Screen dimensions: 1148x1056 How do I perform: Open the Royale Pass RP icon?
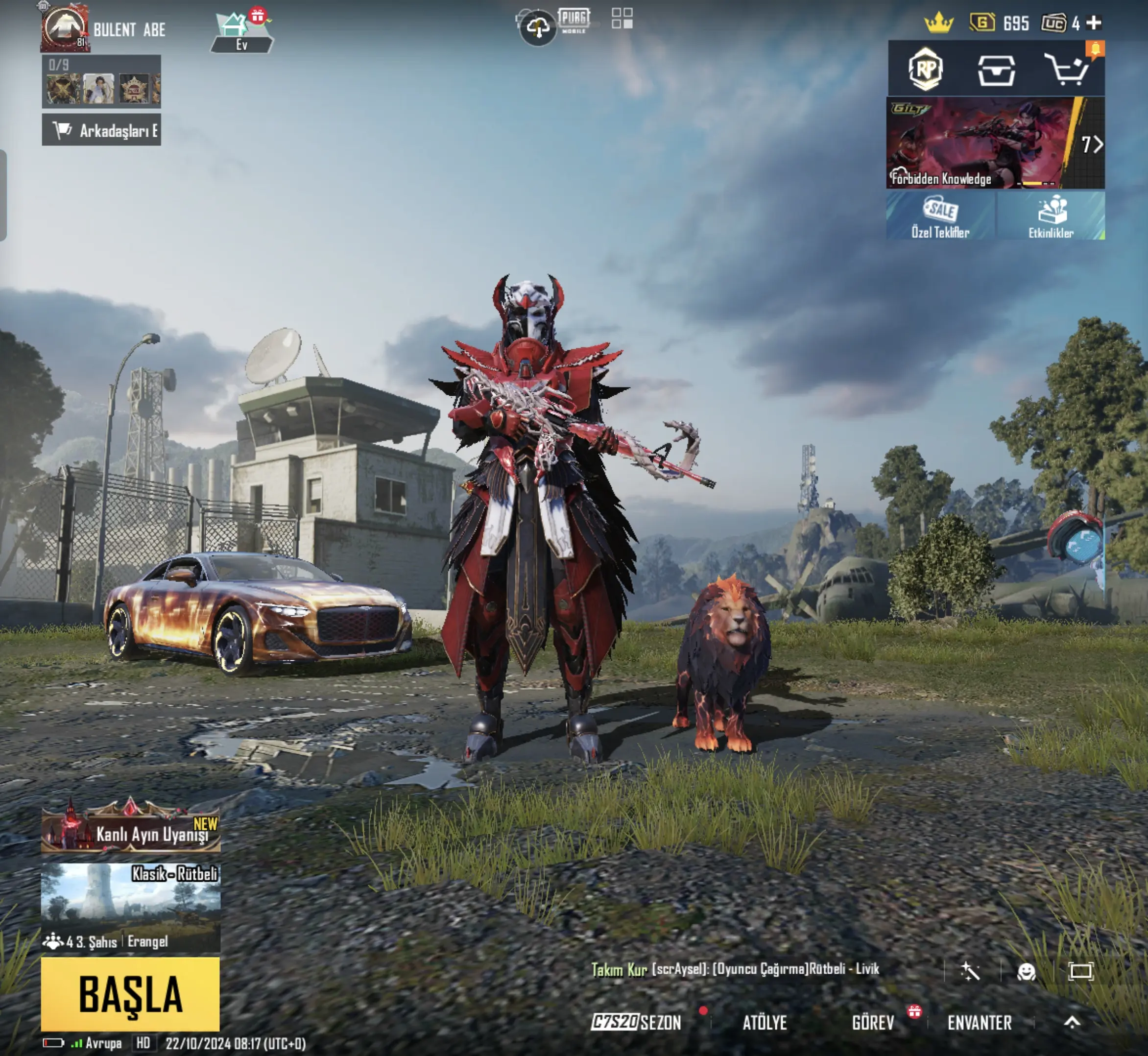pos(925,70)
